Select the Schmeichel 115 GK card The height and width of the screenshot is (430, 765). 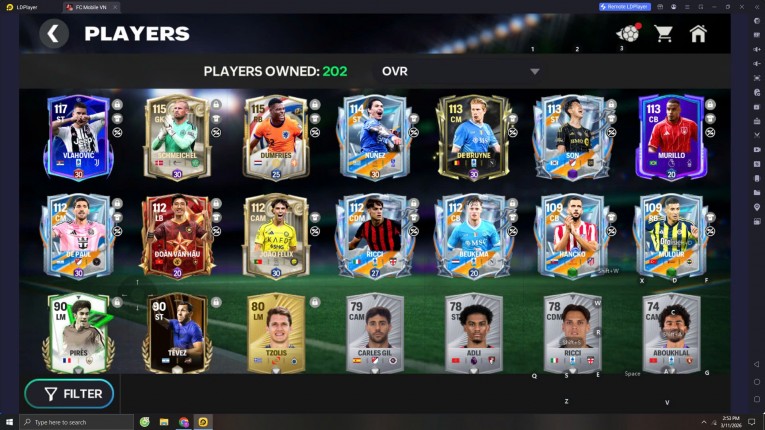tap(177, 137)
